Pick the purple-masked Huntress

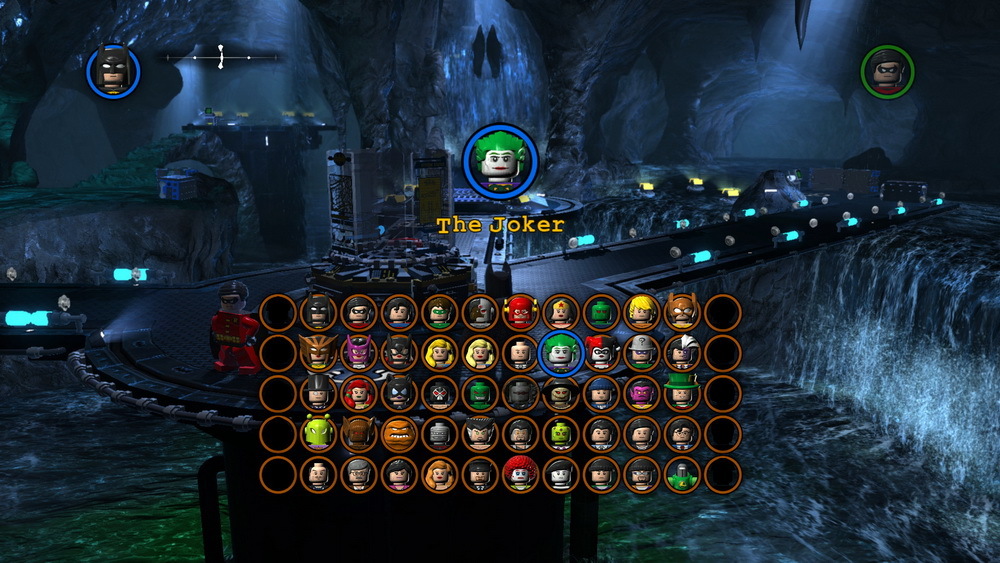click(x=358, y=352)
